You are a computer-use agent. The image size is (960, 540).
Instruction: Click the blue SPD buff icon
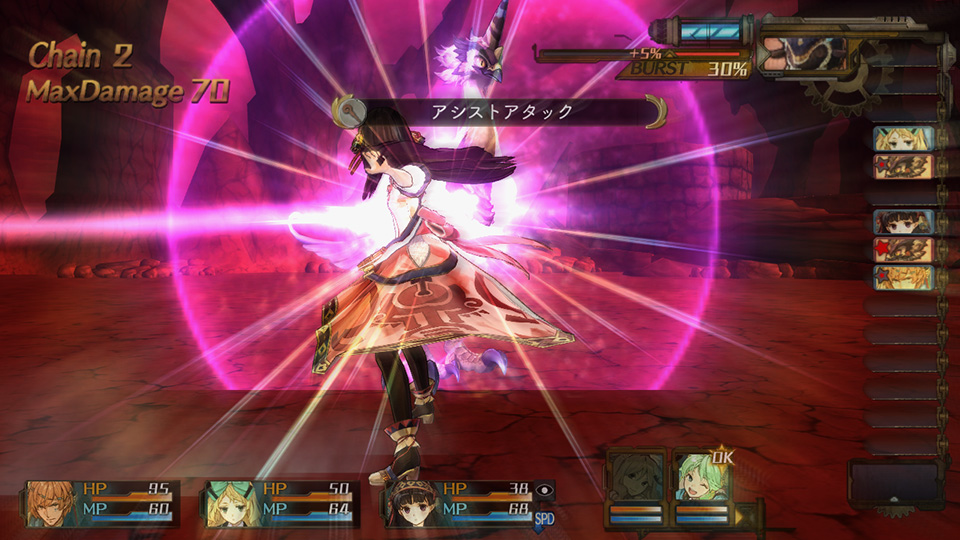(x=544, y=517)
